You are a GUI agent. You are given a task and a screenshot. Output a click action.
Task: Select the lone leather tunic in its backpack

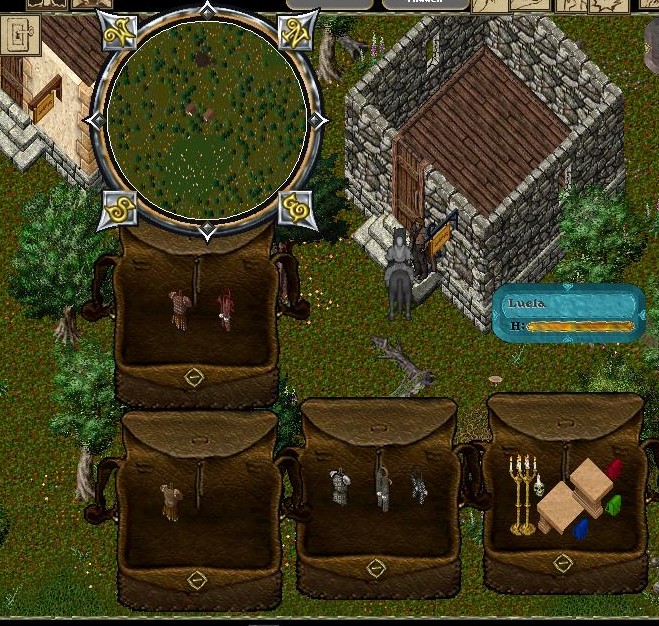point(172,500)
